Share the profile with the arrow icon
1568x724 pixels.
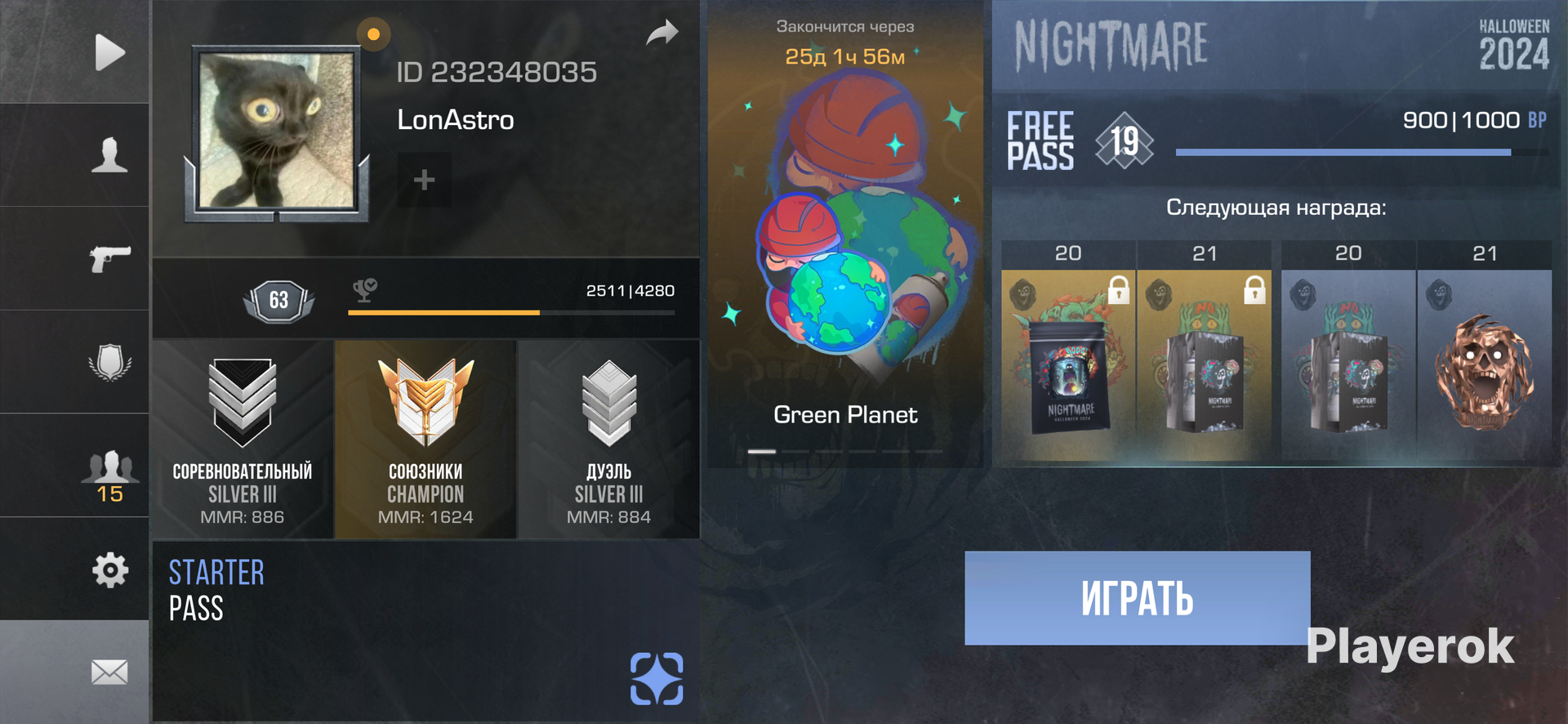[662, 34]
